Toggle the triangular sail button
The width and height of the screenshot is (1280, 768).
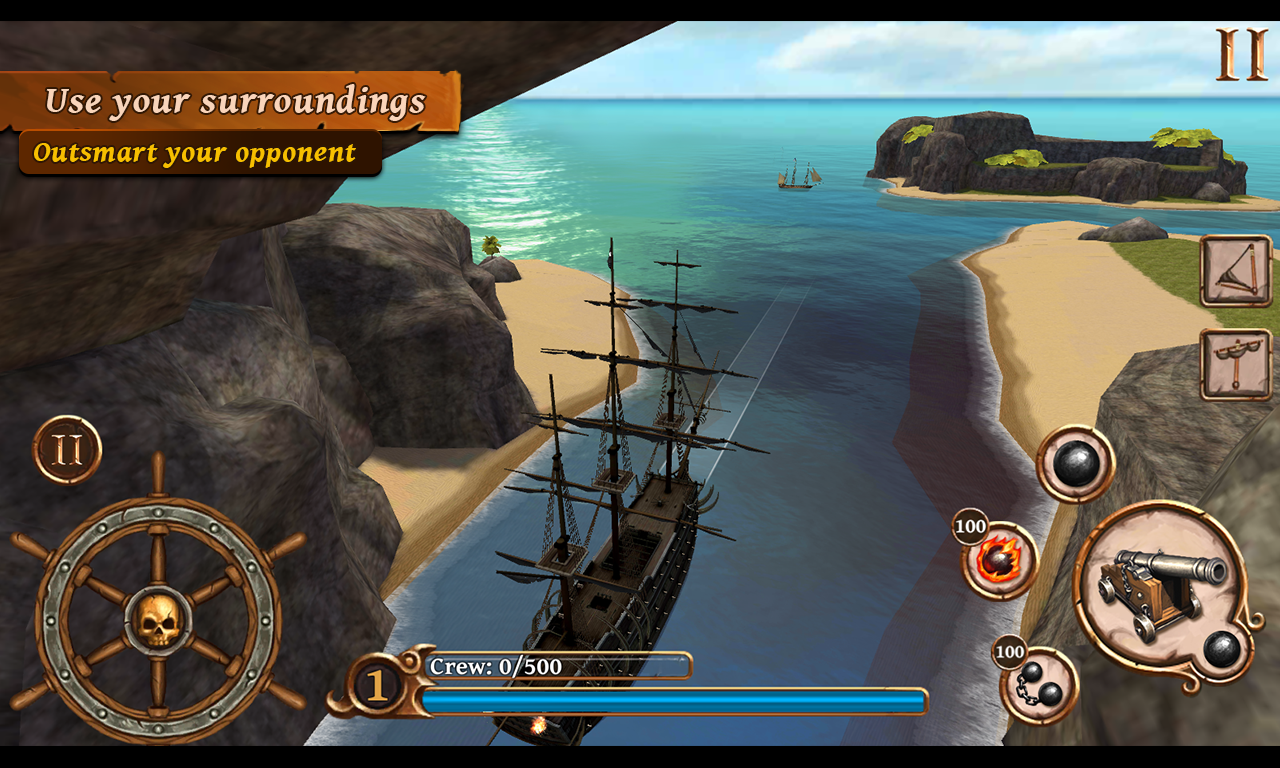pyautogui.click(x=1236, y=271)
